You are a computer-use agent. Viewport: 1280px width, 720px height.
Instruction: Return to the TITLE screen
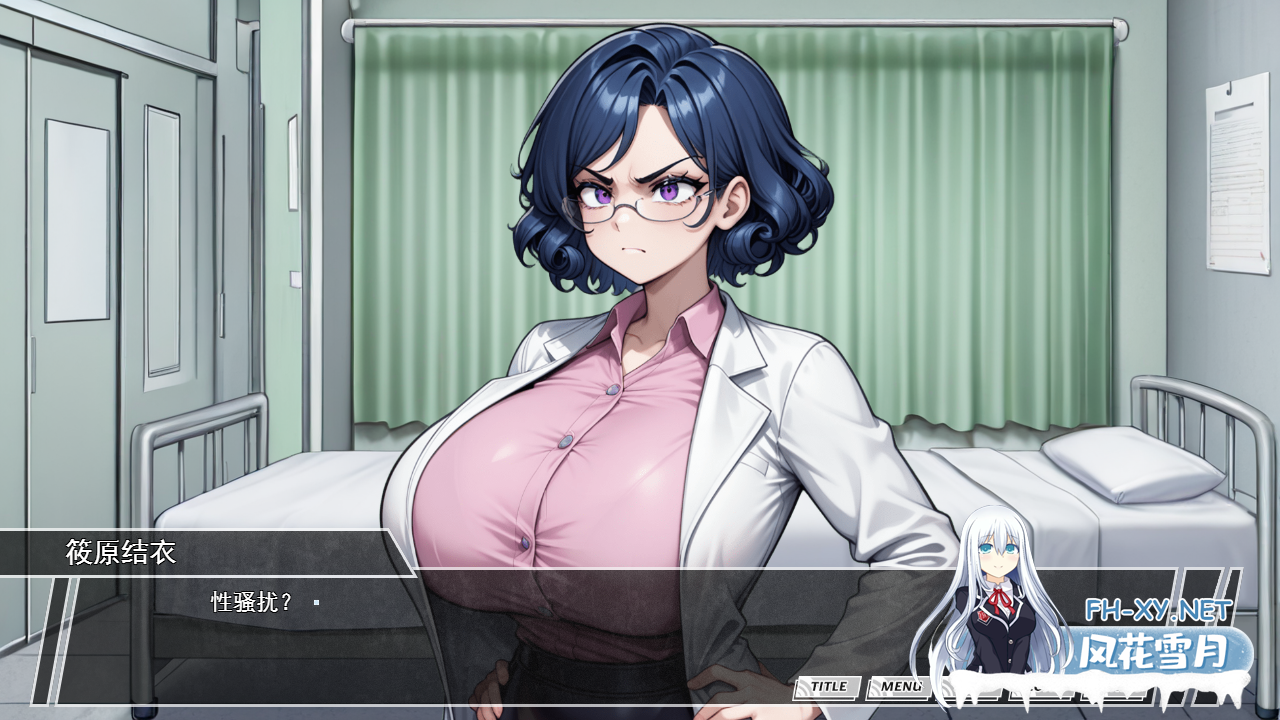(827, 687)
